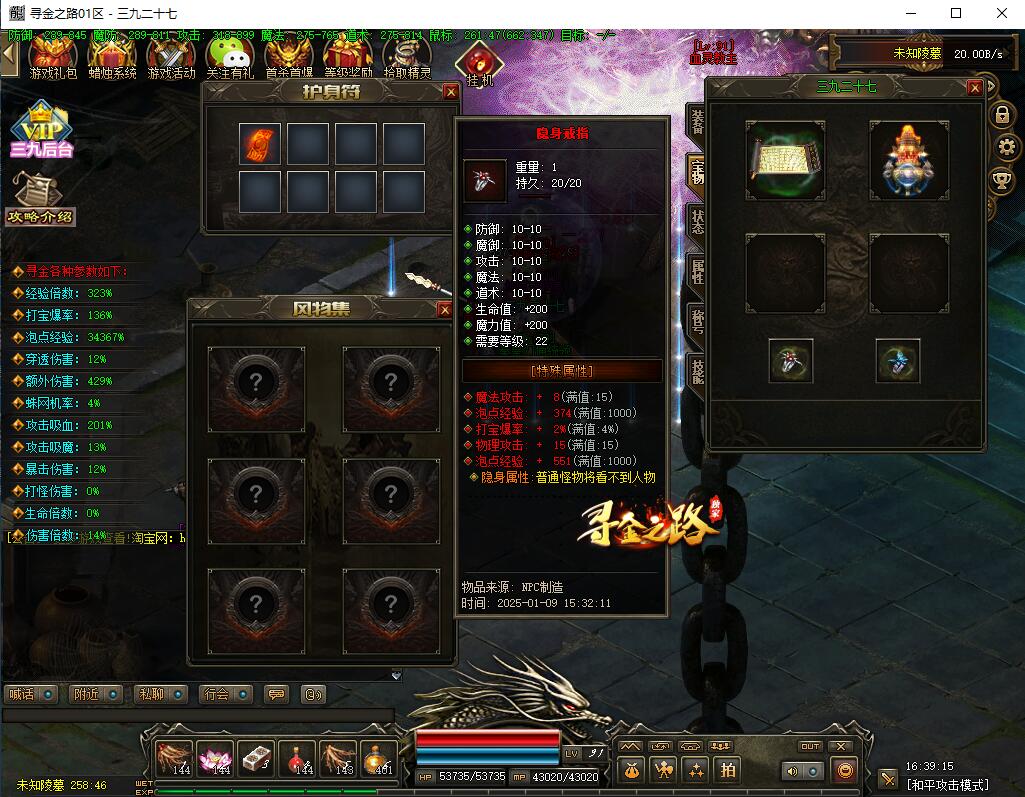Switch to the 状态 status tab

(x=695, y=222)
